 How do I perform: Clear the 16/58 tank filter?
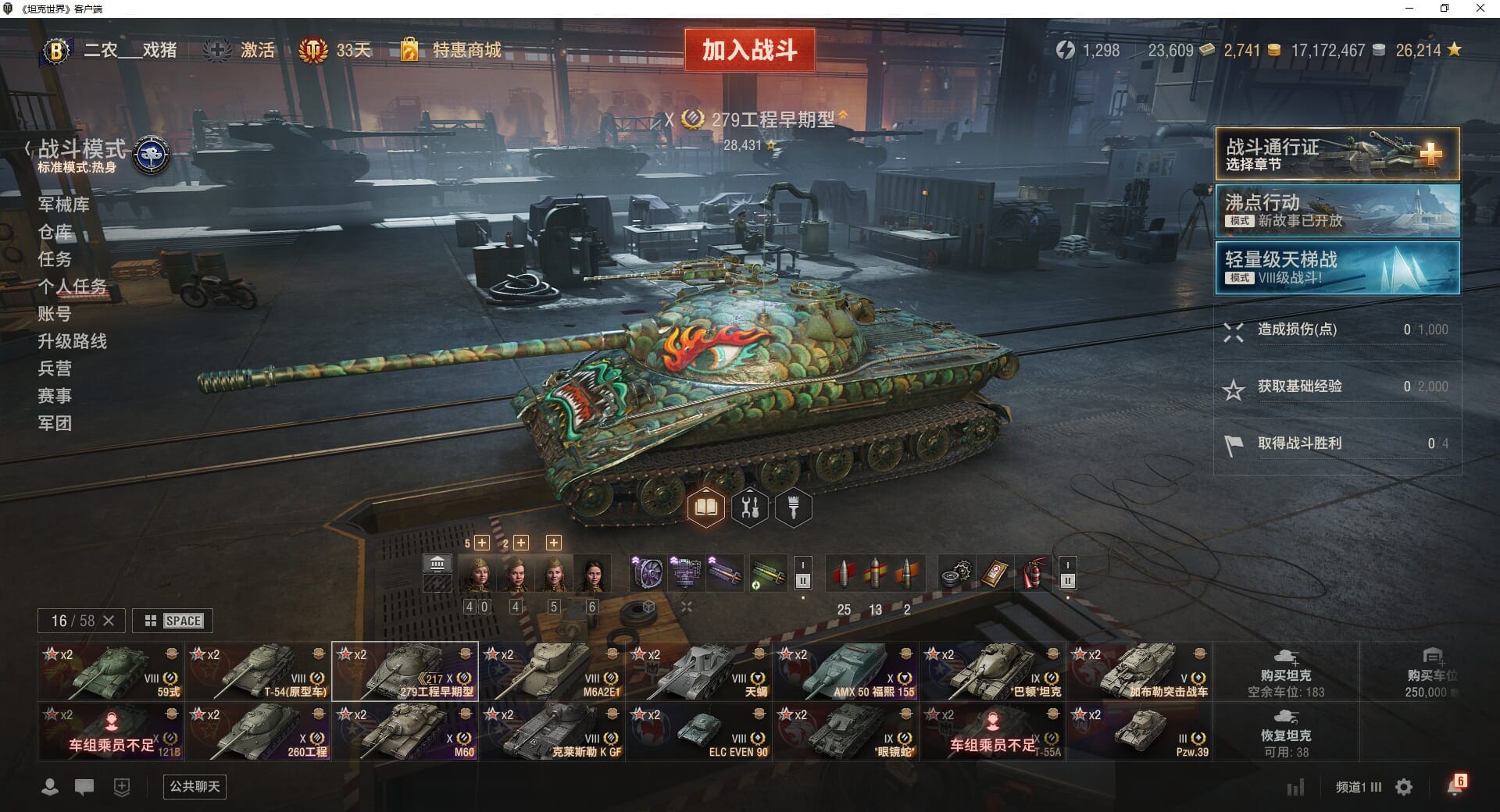[109, 621]
